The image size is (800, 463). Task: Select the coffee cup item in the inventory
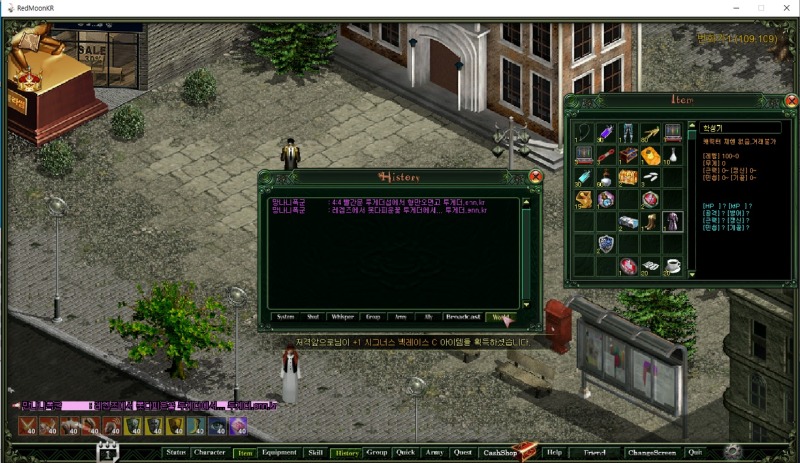671,265
